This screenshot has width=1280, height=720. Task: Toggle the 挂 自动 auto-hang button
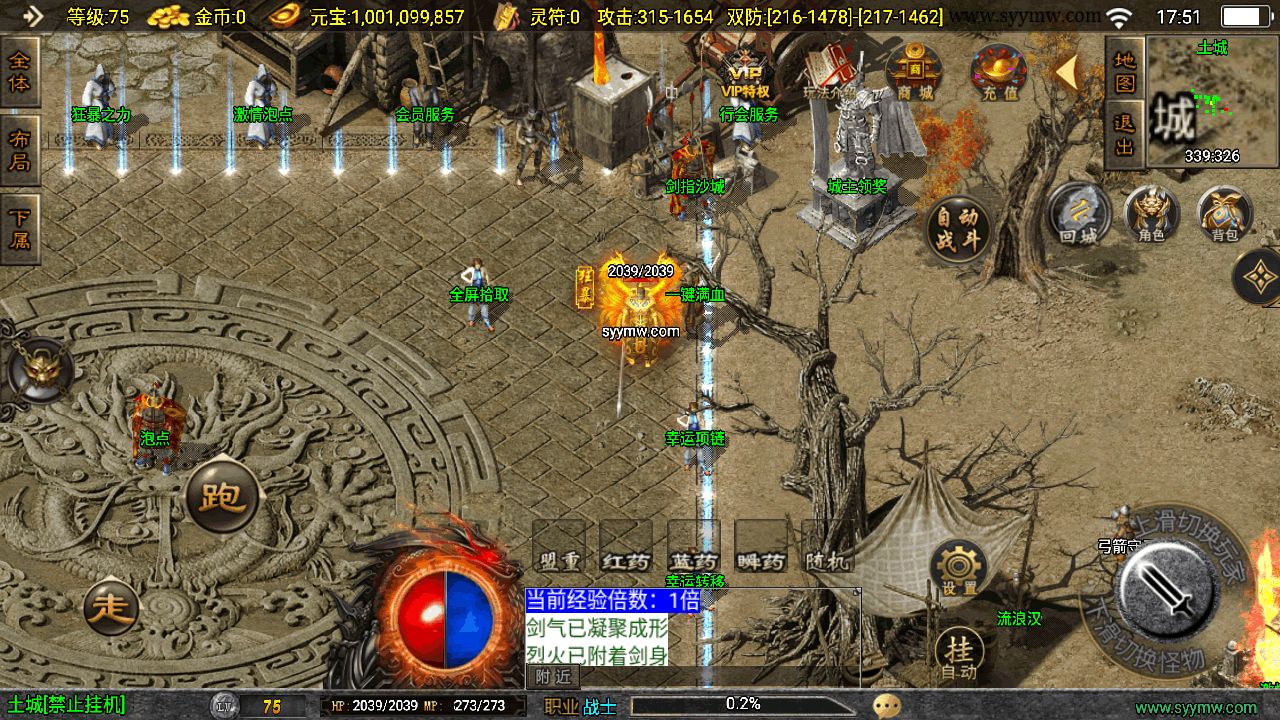tap(959, 654)
